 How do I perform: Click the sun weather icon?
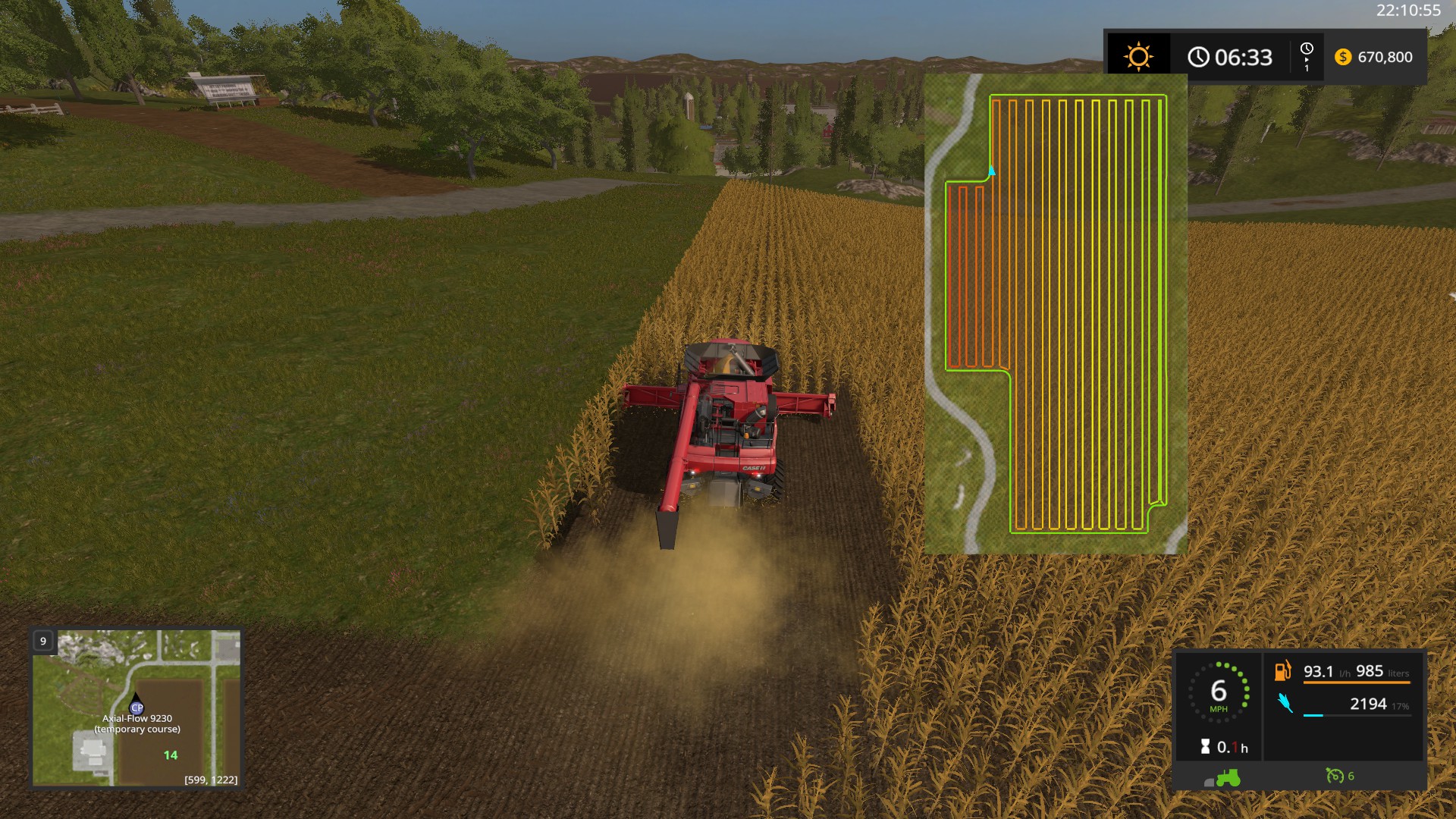1137,56
